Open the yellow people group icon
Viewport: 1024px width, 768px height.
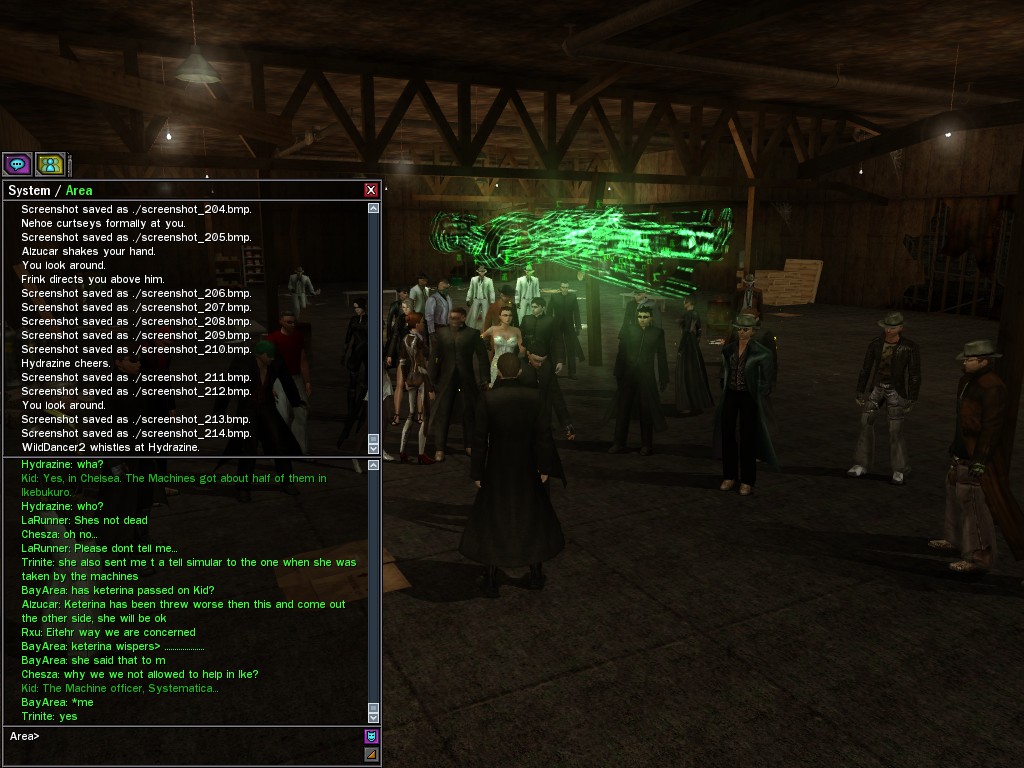pyautogui.click(x=50, y=164)
